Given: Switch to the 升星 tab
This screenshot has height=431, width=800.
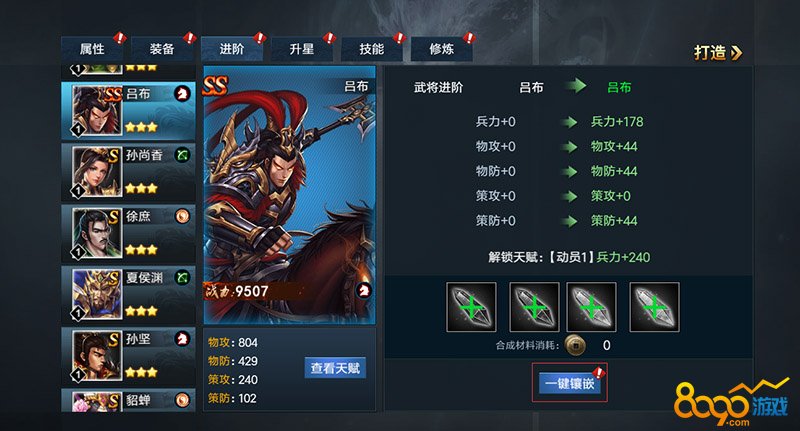Looking at the screenshot, I should coord(301,49).
